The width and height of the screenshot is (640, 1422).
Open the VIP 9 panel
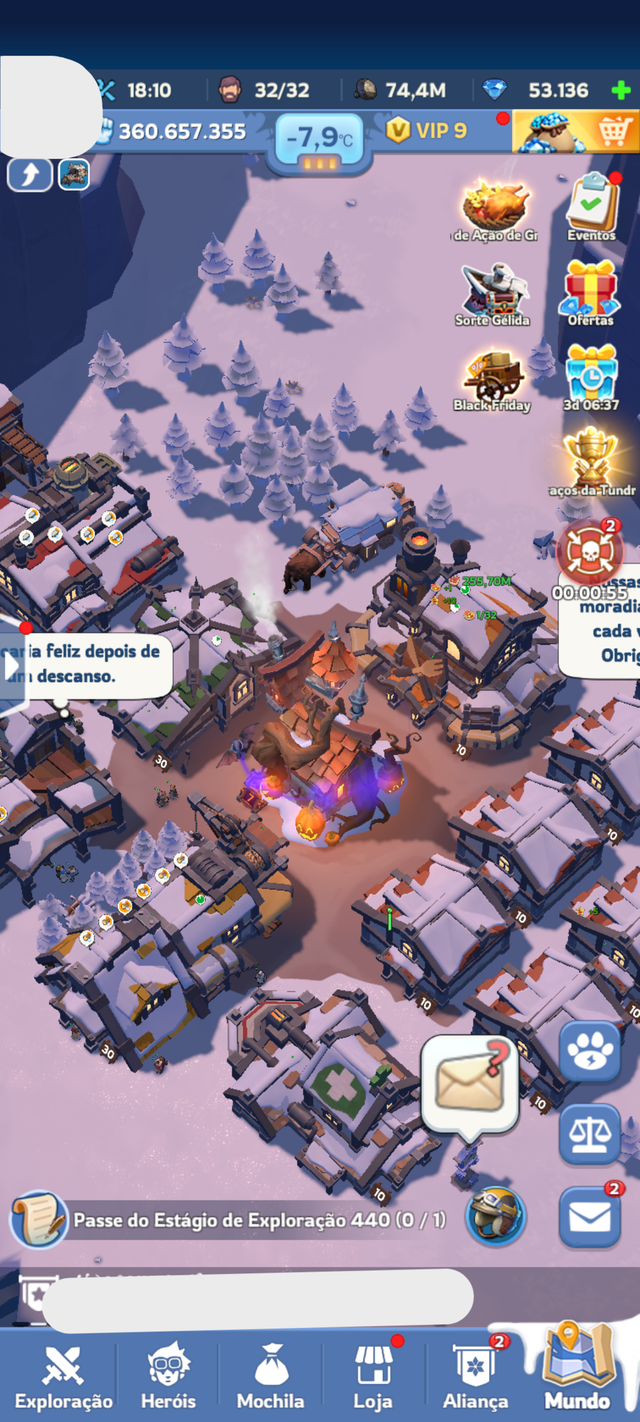(x=427, y=131)
